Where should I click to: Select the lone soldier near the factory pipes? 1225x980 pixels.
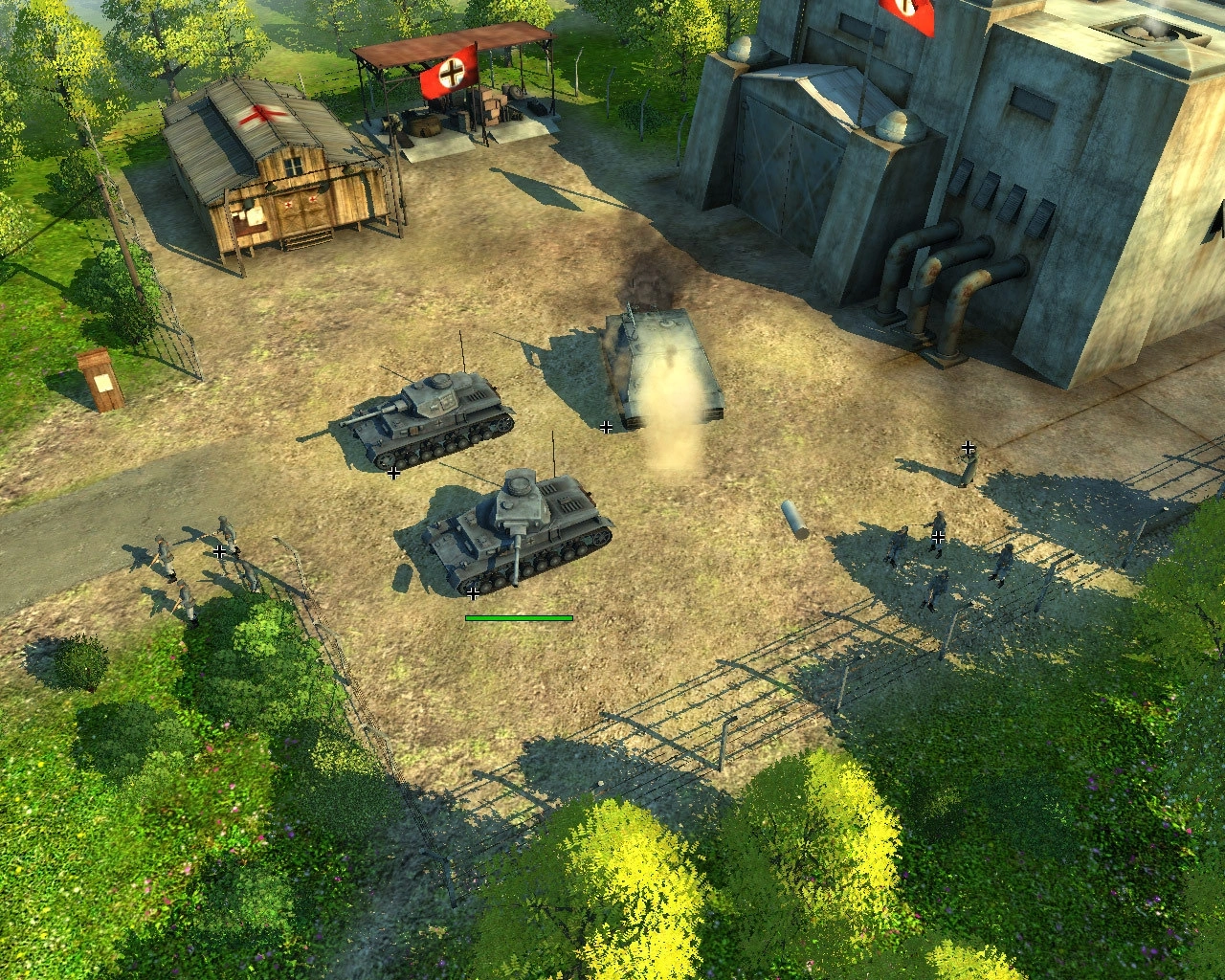tap(969, 466)
